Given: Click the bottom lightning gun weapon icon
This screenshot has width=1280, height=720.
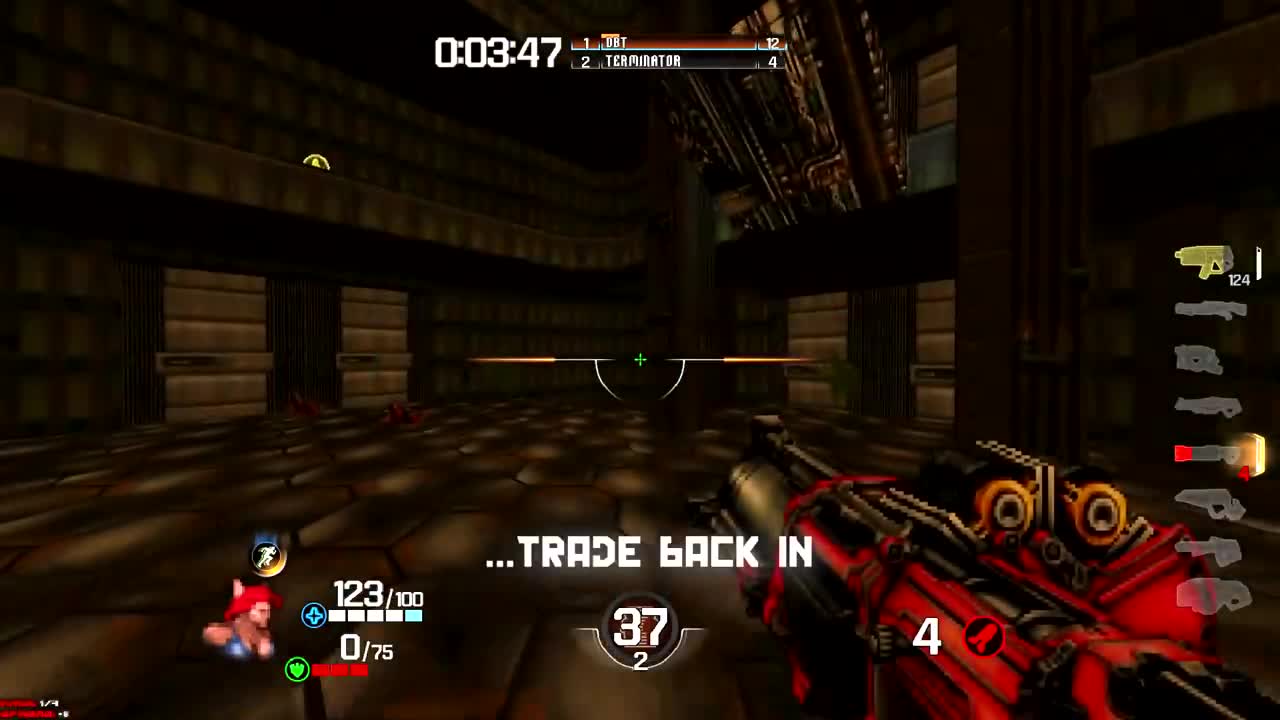Looking at the screenshot, I should [1210, 598].
